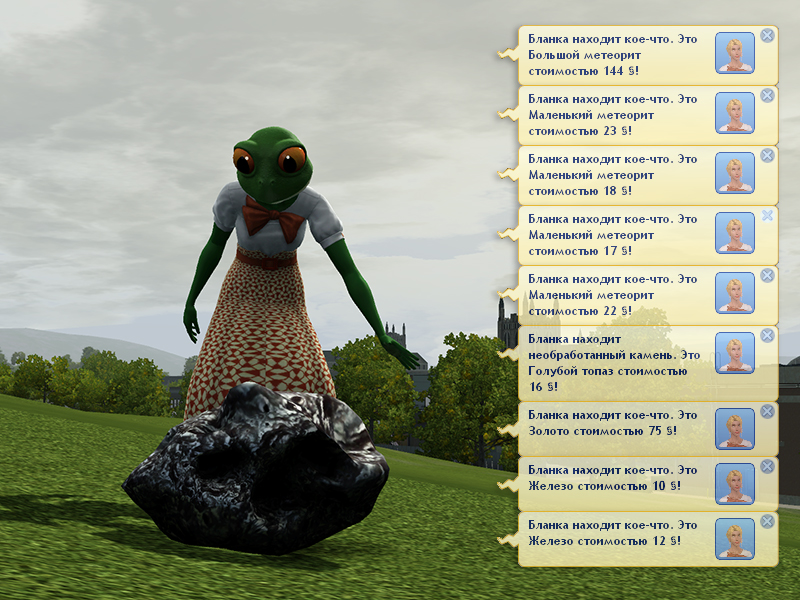Click the portrait in the 22 § meteorite notification
800x600 pixels.
pyautogui.click(x=735, y=293)
